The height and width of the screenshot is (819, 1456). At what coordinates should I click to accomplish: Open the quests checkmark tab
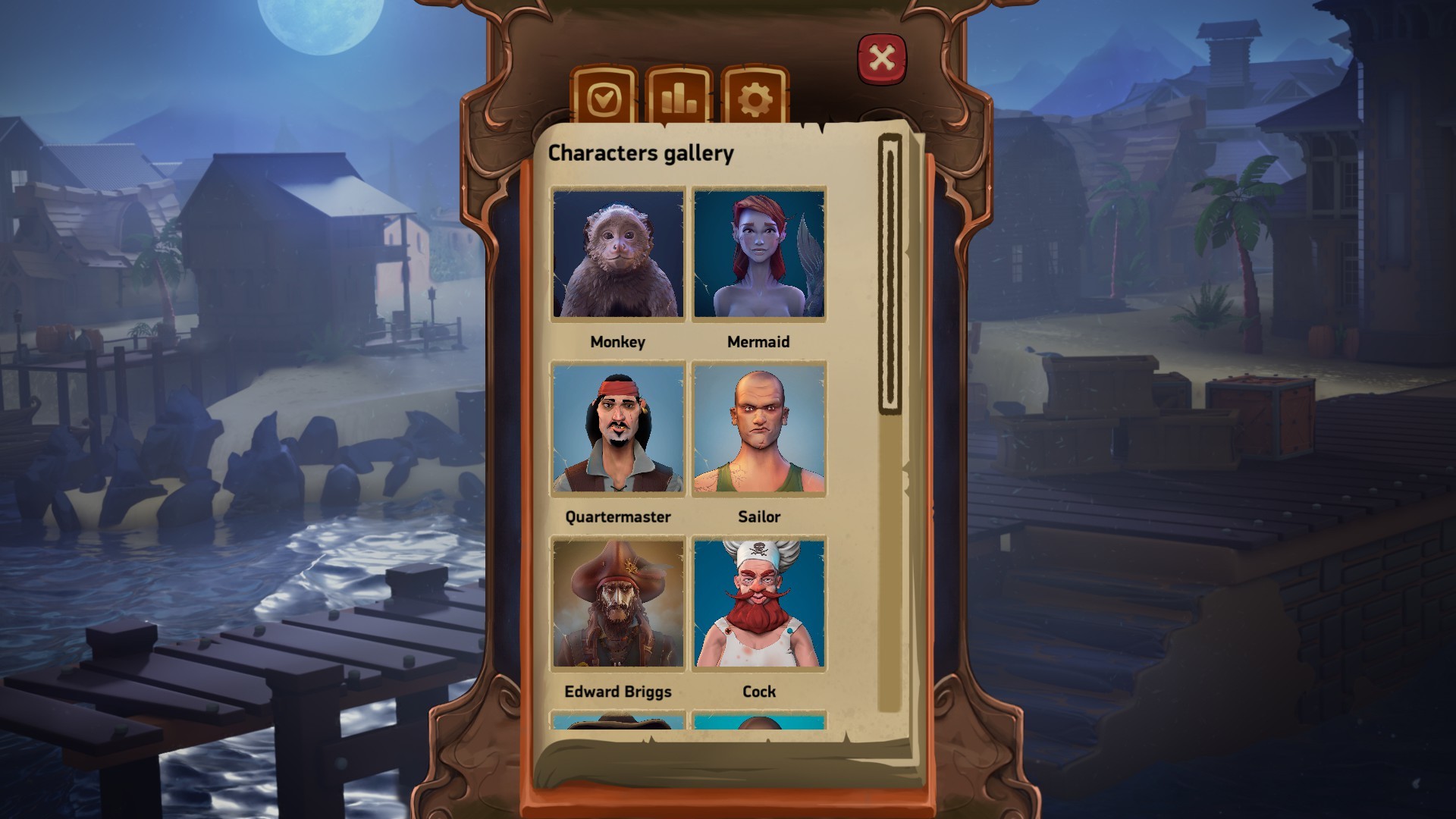pos(604,99)
